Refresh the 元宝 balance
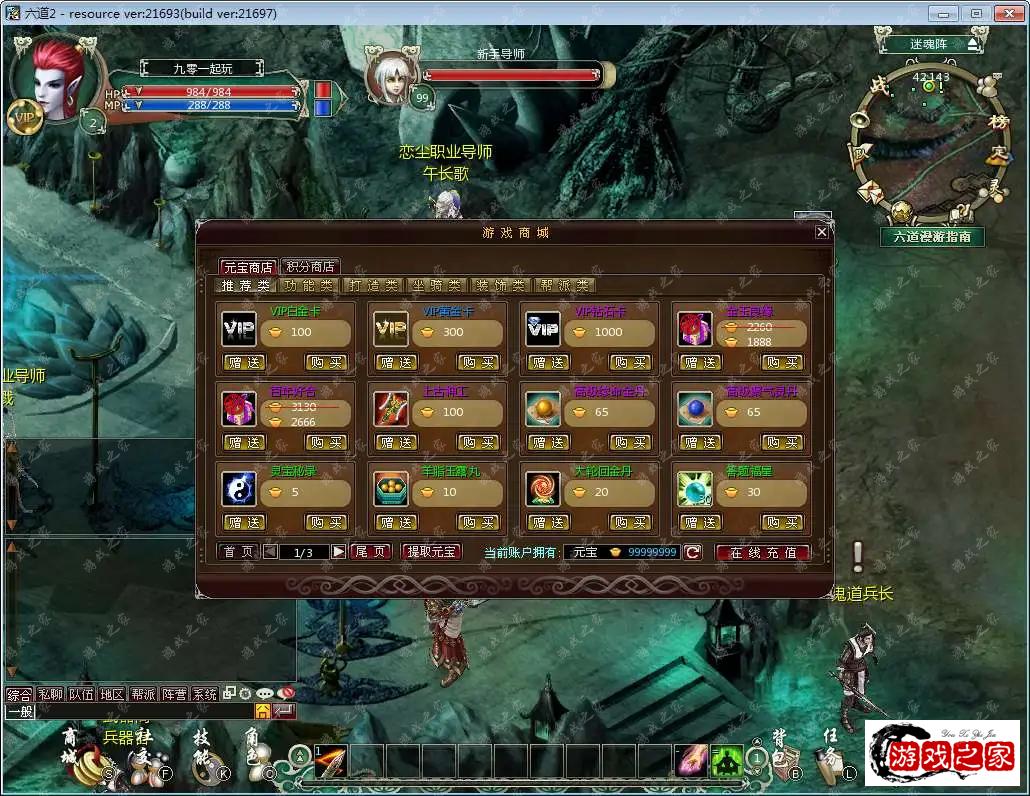The width and height of the screenshot is (1030, 796). 692,552
